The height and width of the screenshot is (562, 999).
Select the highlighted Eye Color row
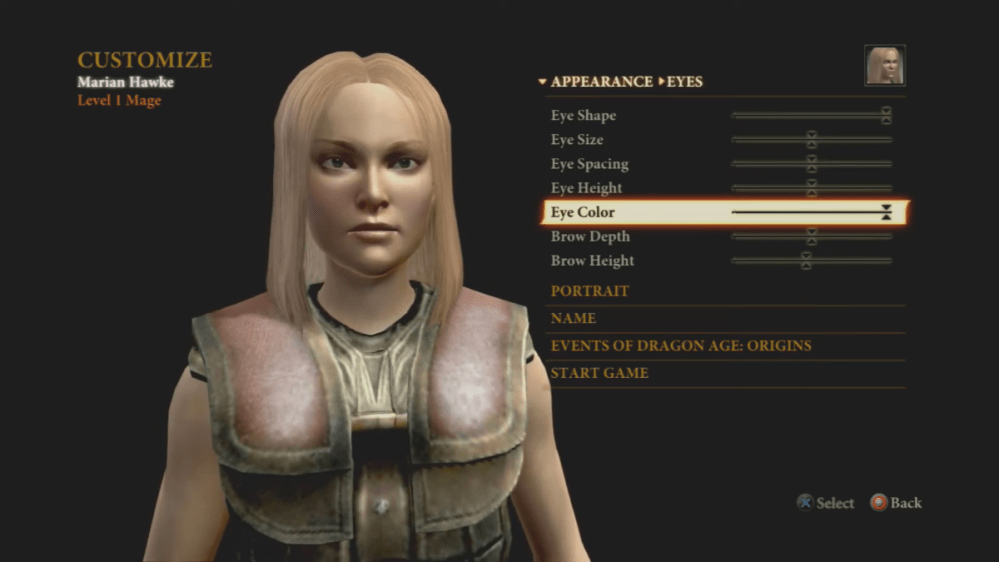[x=724, y=212]
